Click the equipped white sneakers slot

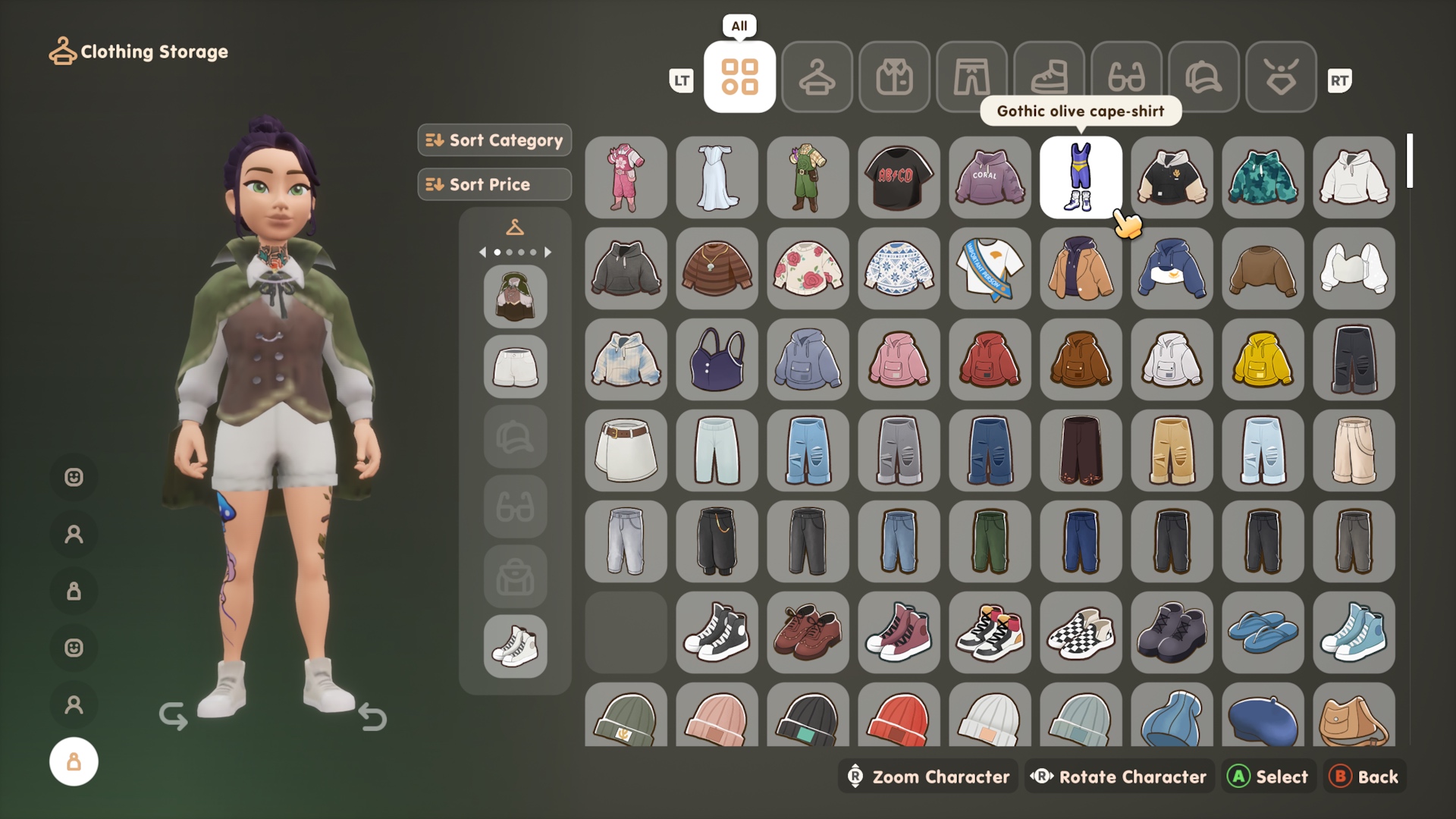515,646
